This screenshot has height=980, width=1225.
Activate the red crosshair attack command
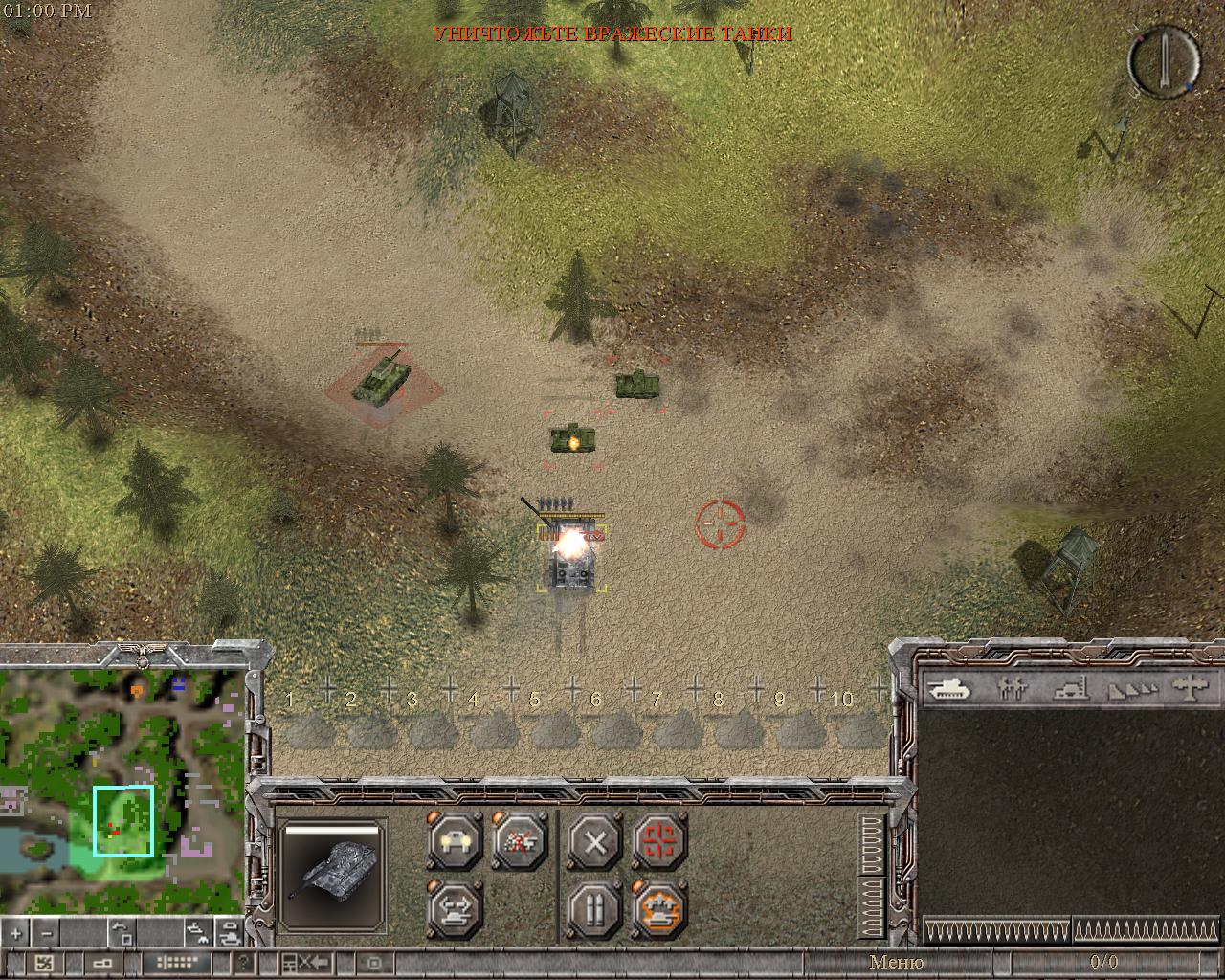click(x=659, y=842)
